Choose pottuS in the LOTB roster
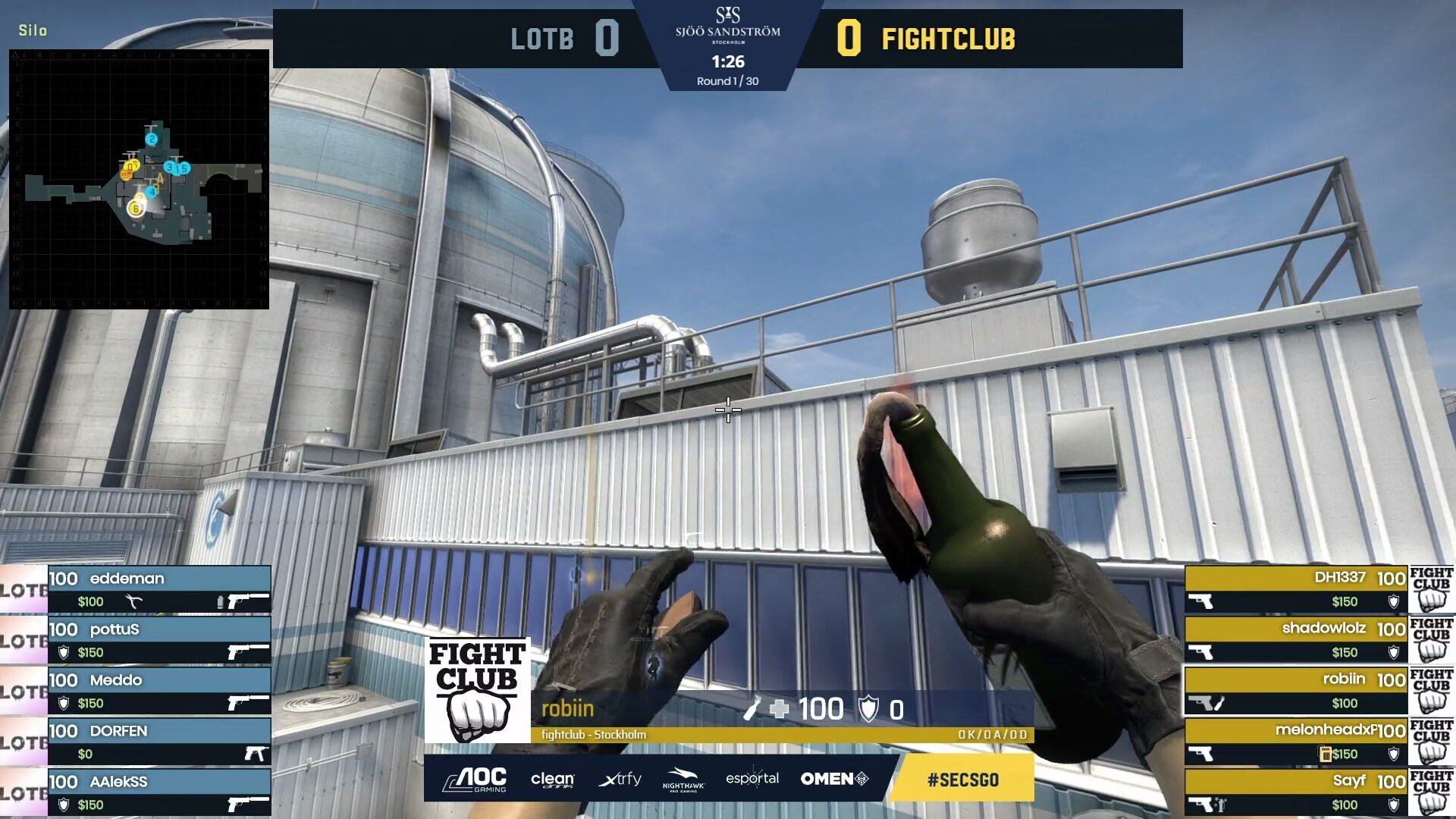Image resolution: width=1456 pixels, height=819 pixels. click(158, 640)
